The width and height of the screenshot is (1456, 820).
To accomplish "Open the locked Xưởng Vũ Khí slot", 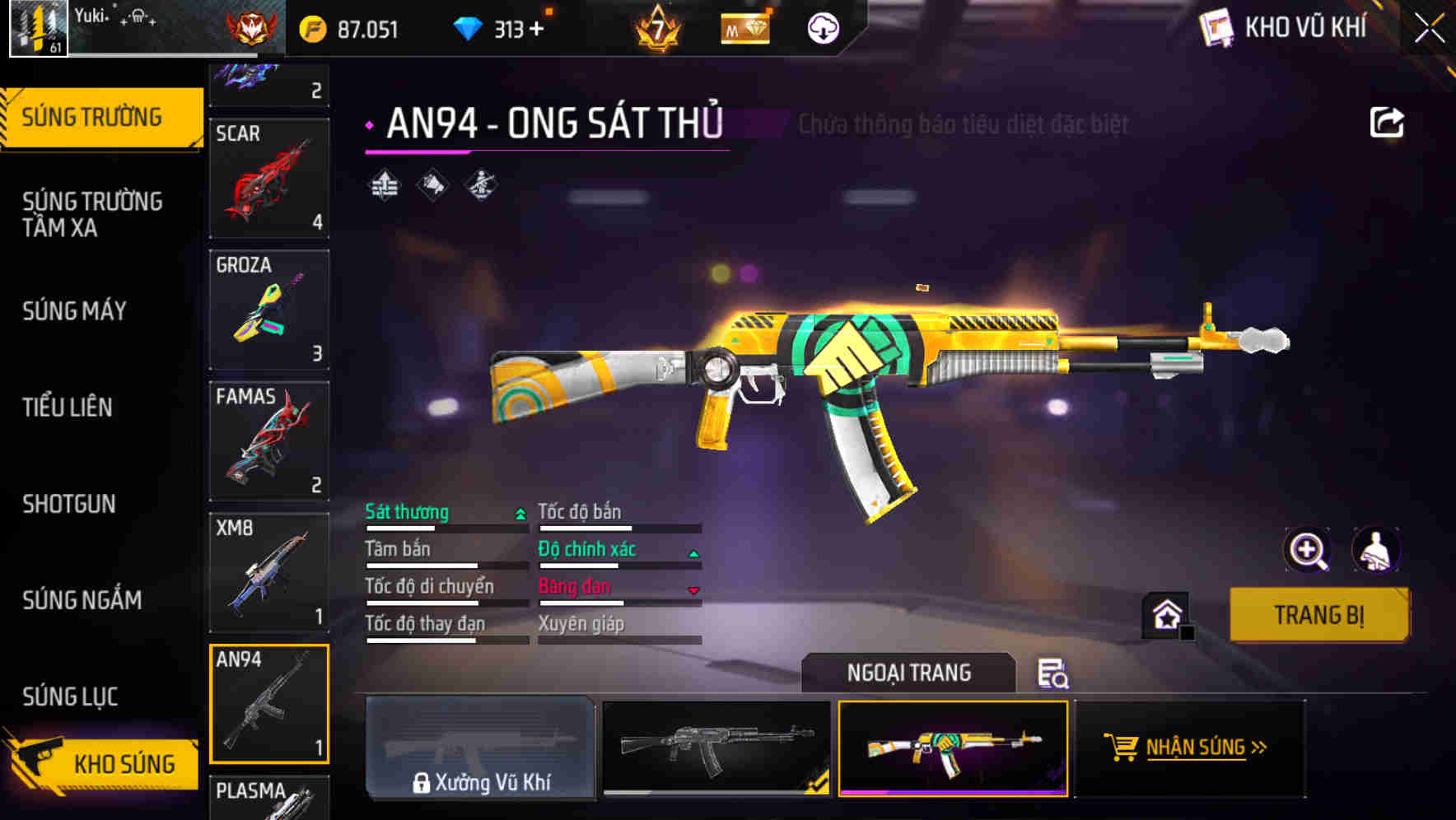I will click(x=480, y=748).
